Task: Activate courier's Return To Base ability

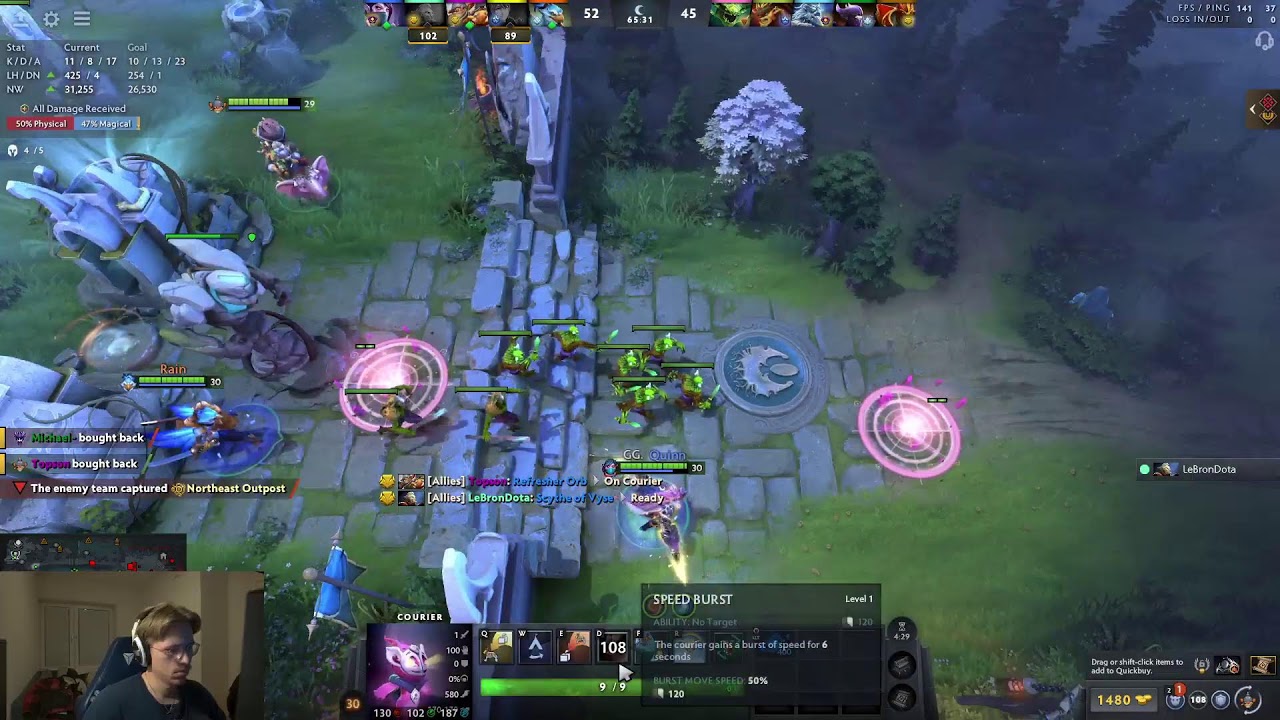Action: pyautogui.click(x=497, y=648)
